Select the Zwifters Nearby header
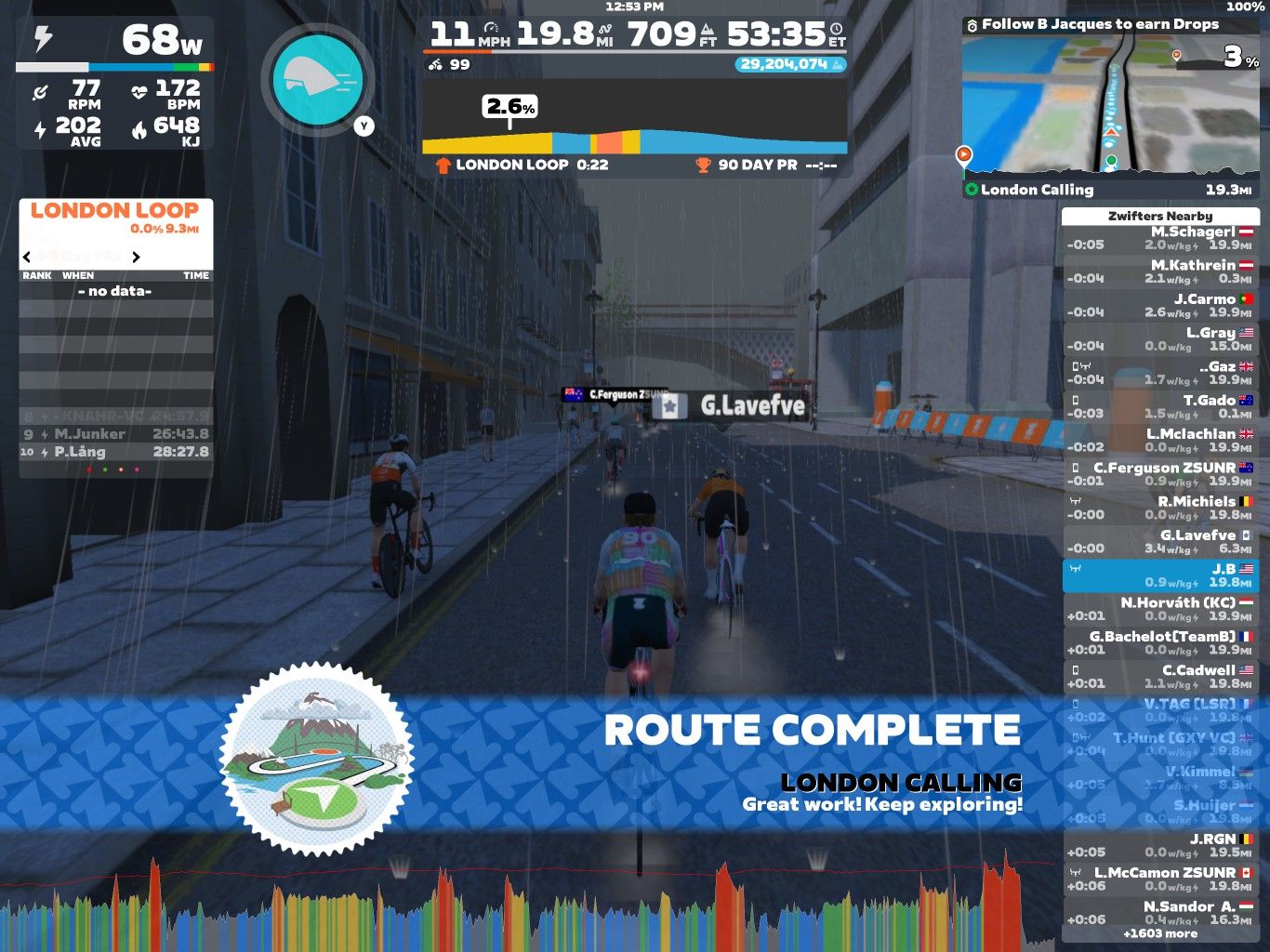This screenshot has height=952, width=1270. (1162, 215)
